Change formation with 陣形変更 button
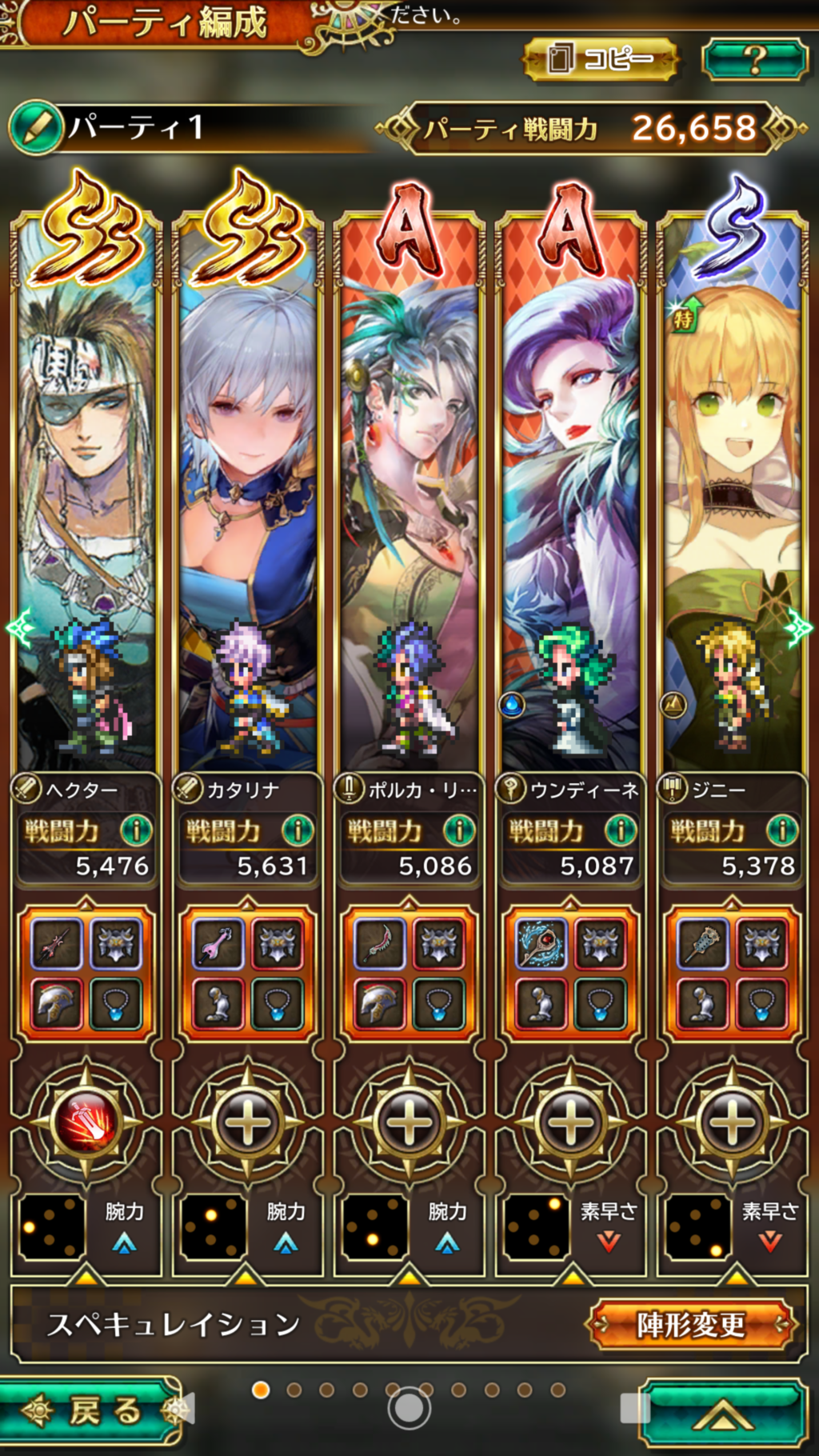Screen dimensions: 819x1456 [691, 1325]
